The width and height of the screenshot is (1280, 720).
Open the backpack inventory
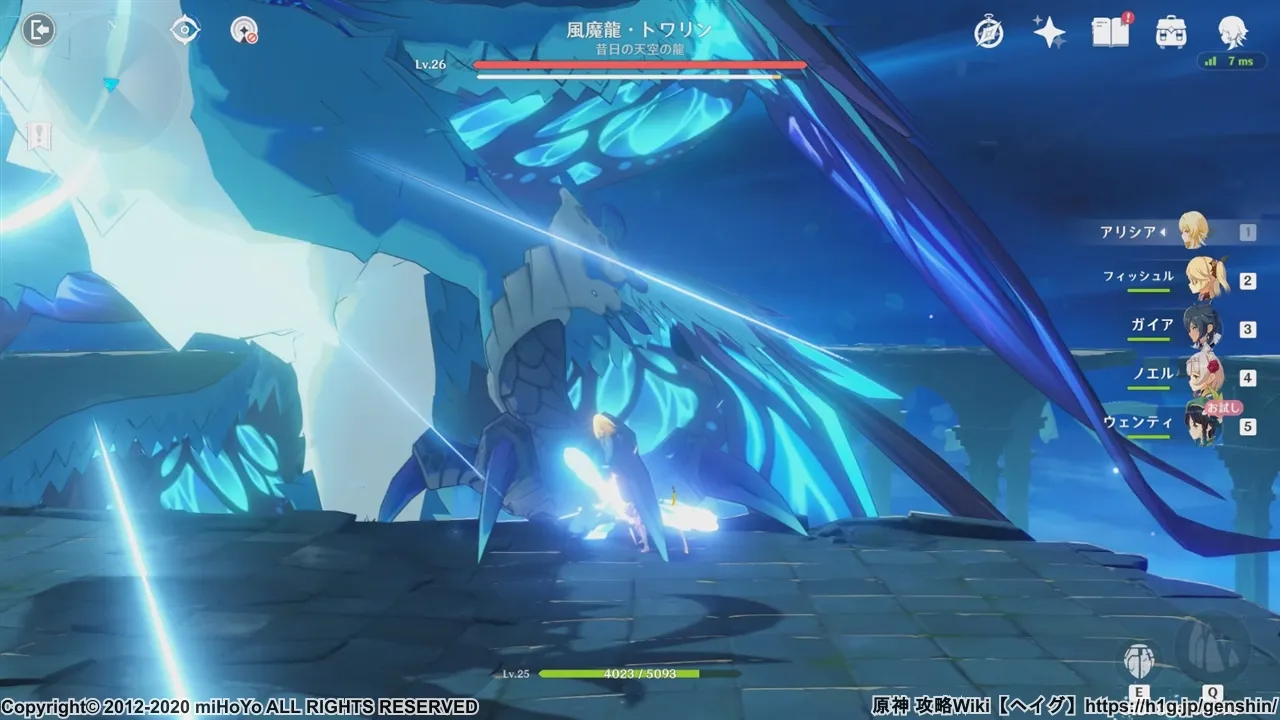tap(1171, 32)
